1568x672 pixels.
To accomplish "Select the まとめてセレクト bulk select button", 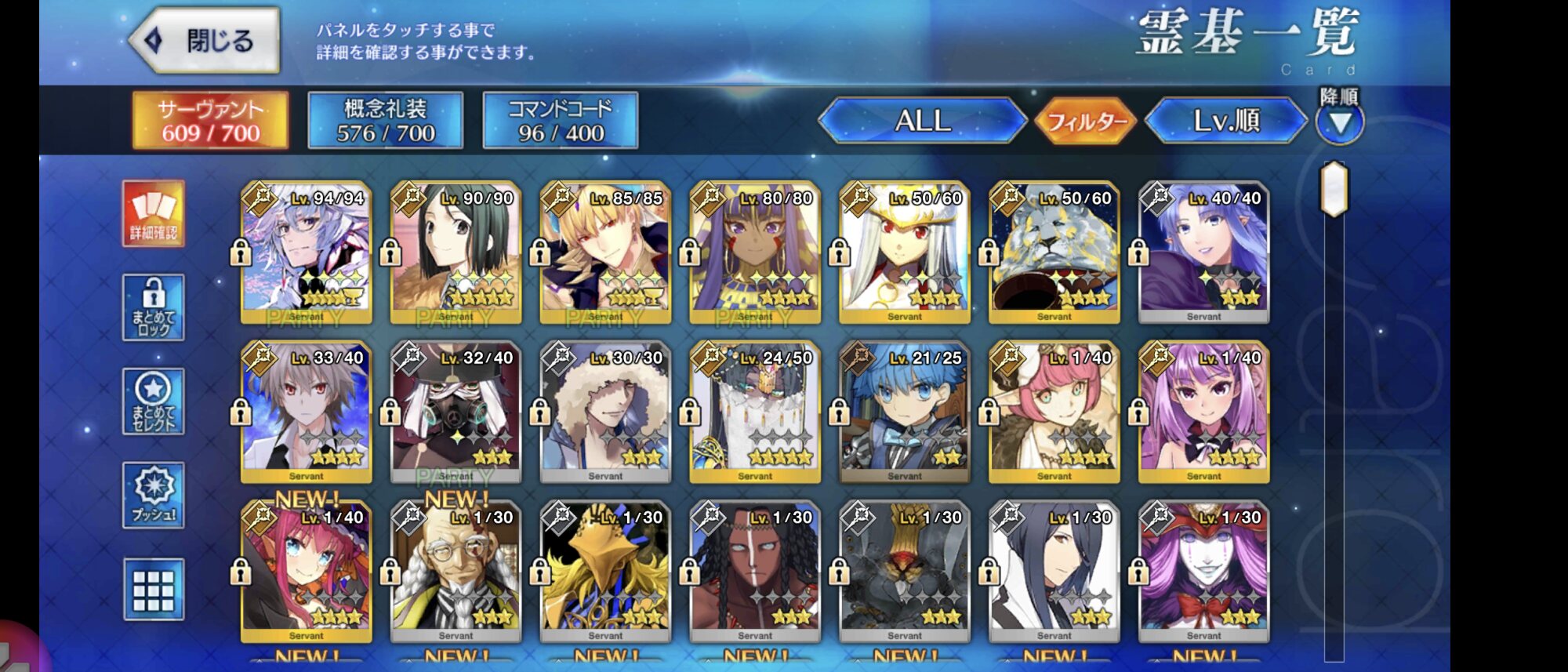I will [154, 401].
